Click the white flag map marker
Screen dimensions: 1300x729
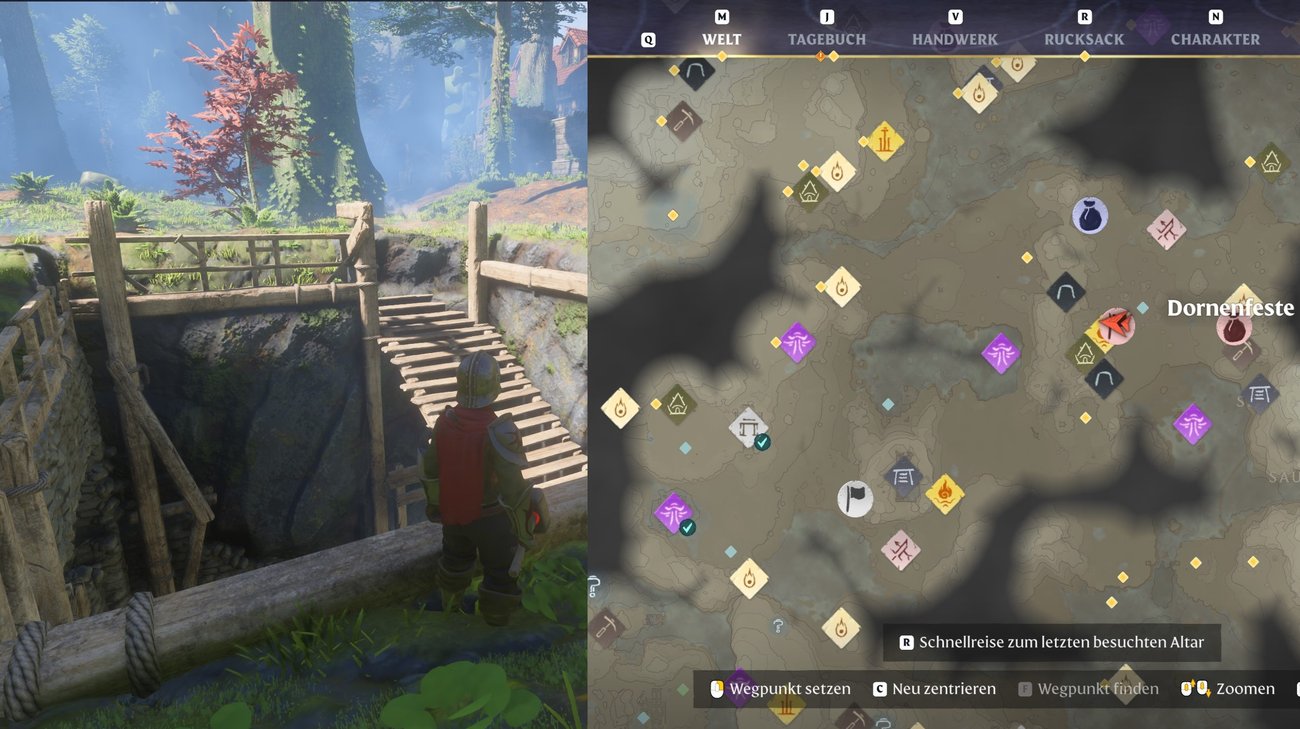(854, 497)
